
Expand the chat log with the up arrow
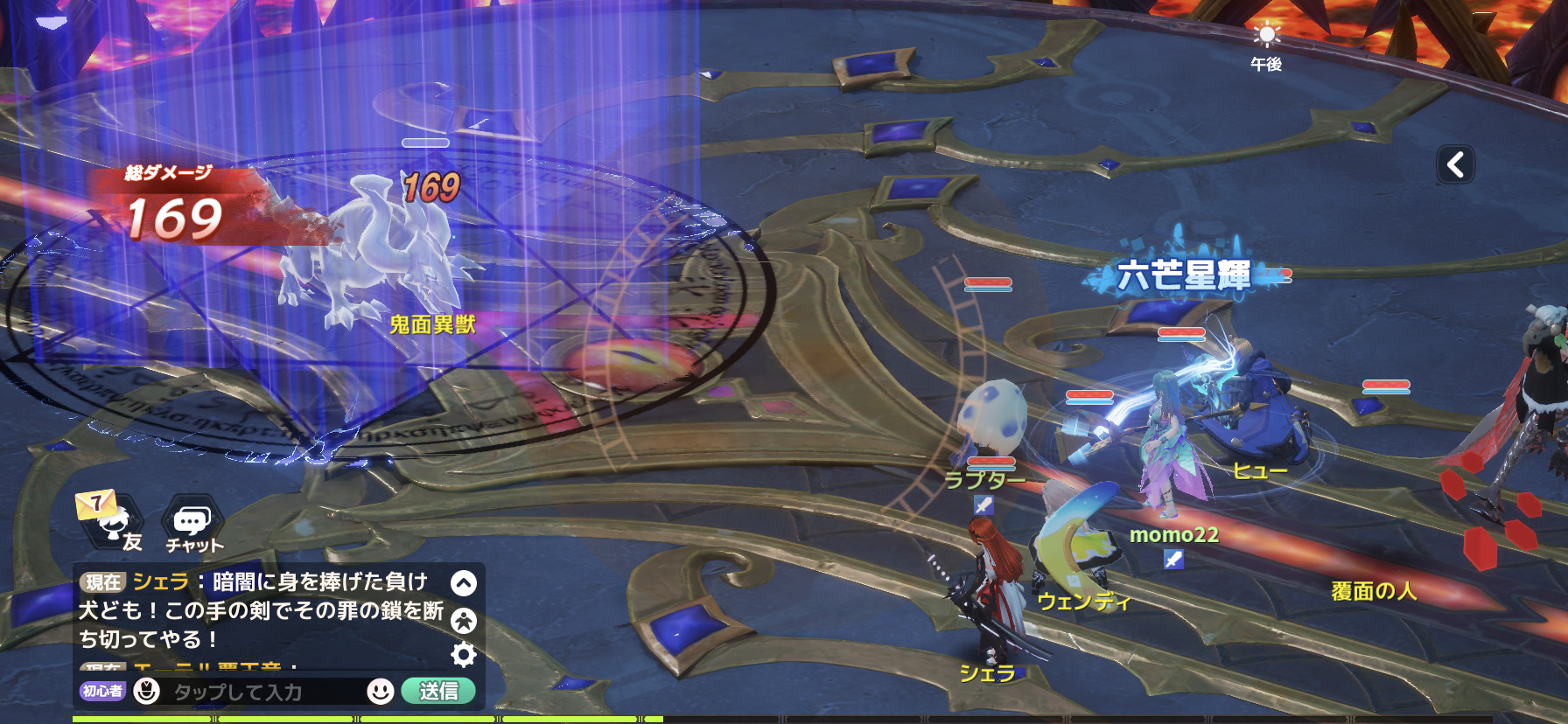(x=464, y=583)
